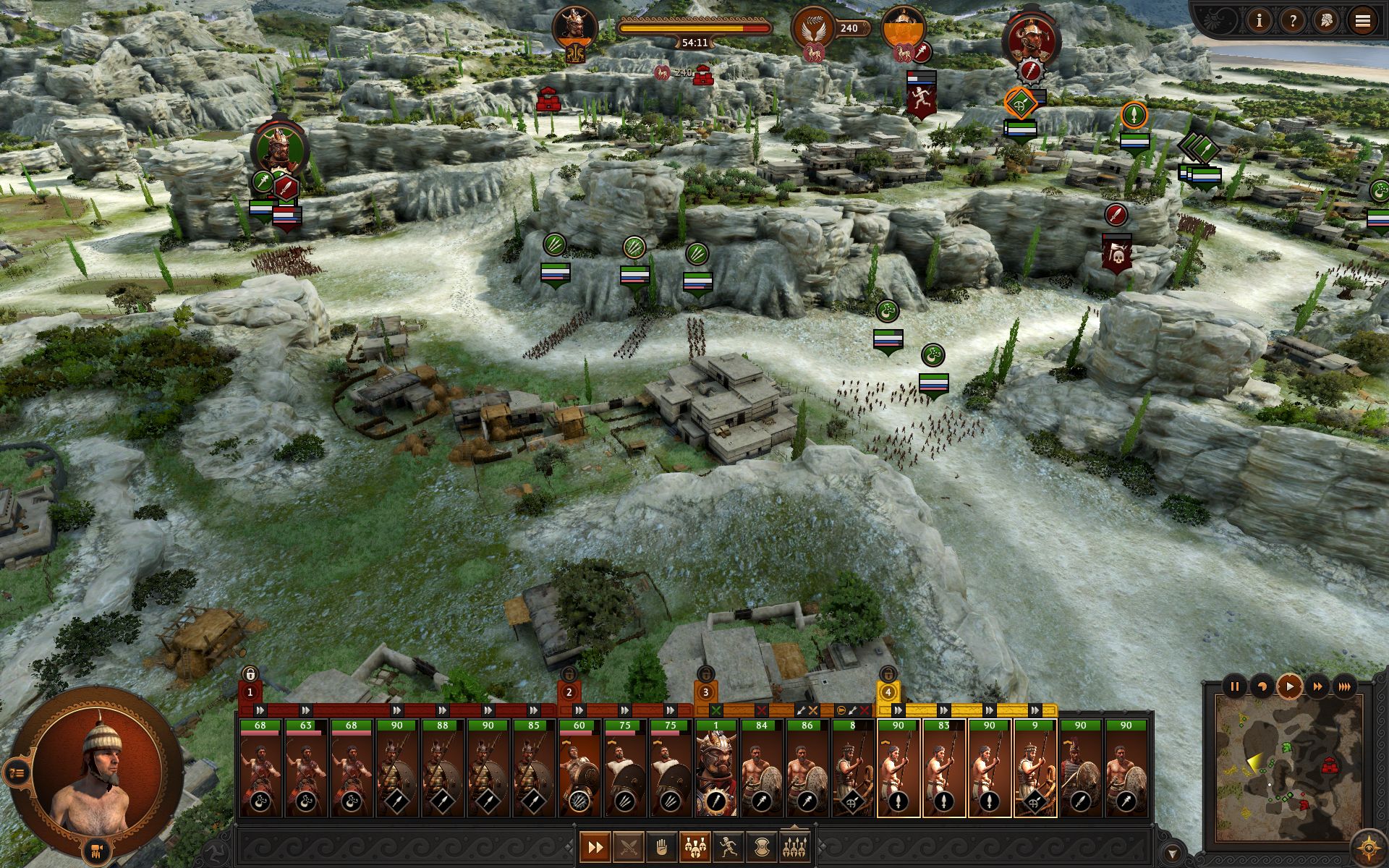Screen dimensions: 1389x868
Task: Toggle the compass star button by minimap
Action: 1368,846
